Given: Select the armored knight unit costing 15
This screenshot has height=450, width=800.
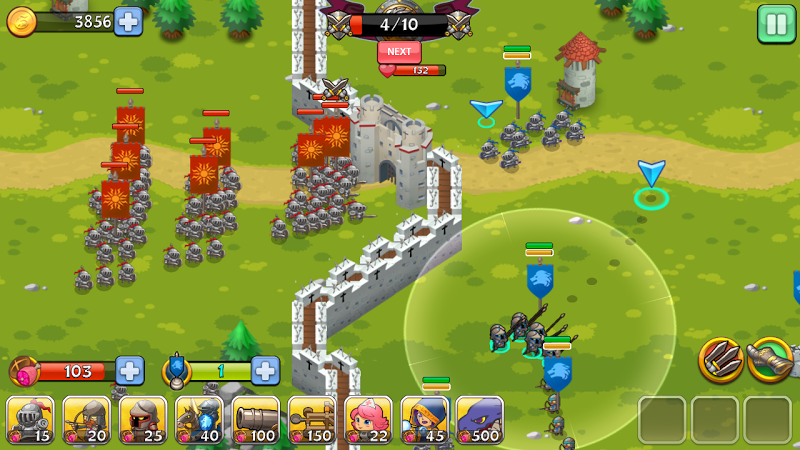Looking at the screenshot, I should [30, 420].
